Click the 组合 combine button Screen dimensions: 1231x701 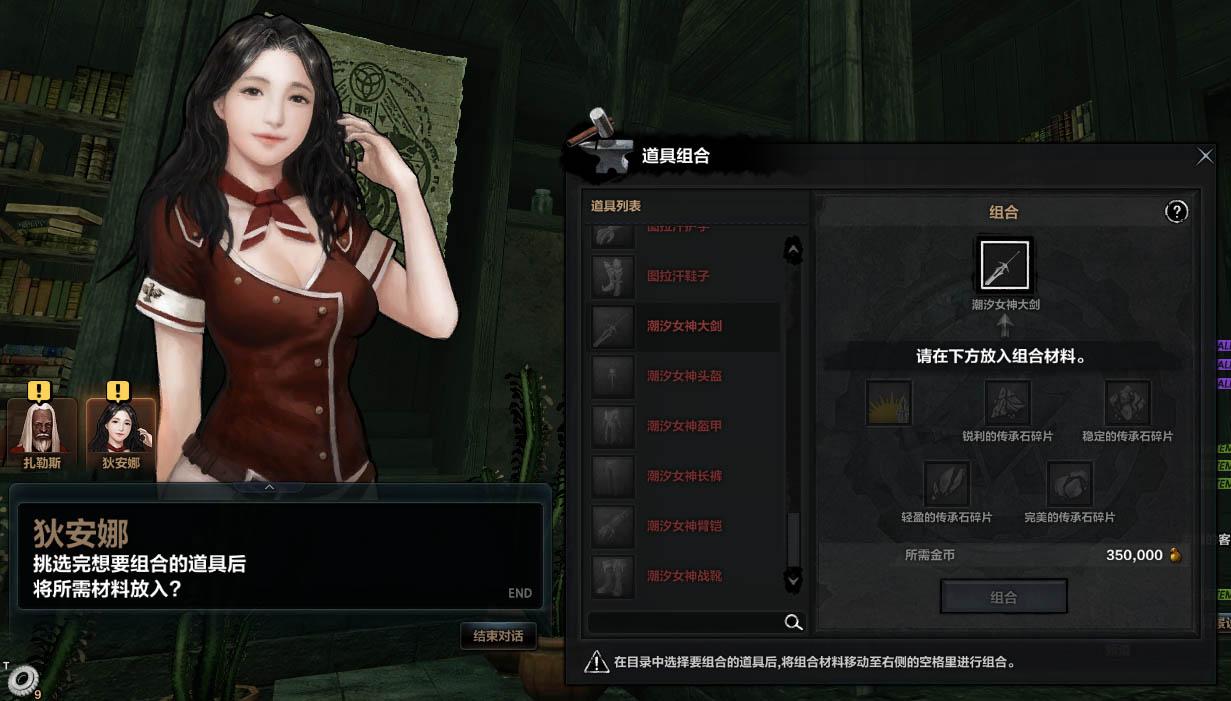(x=1003, y=597)
